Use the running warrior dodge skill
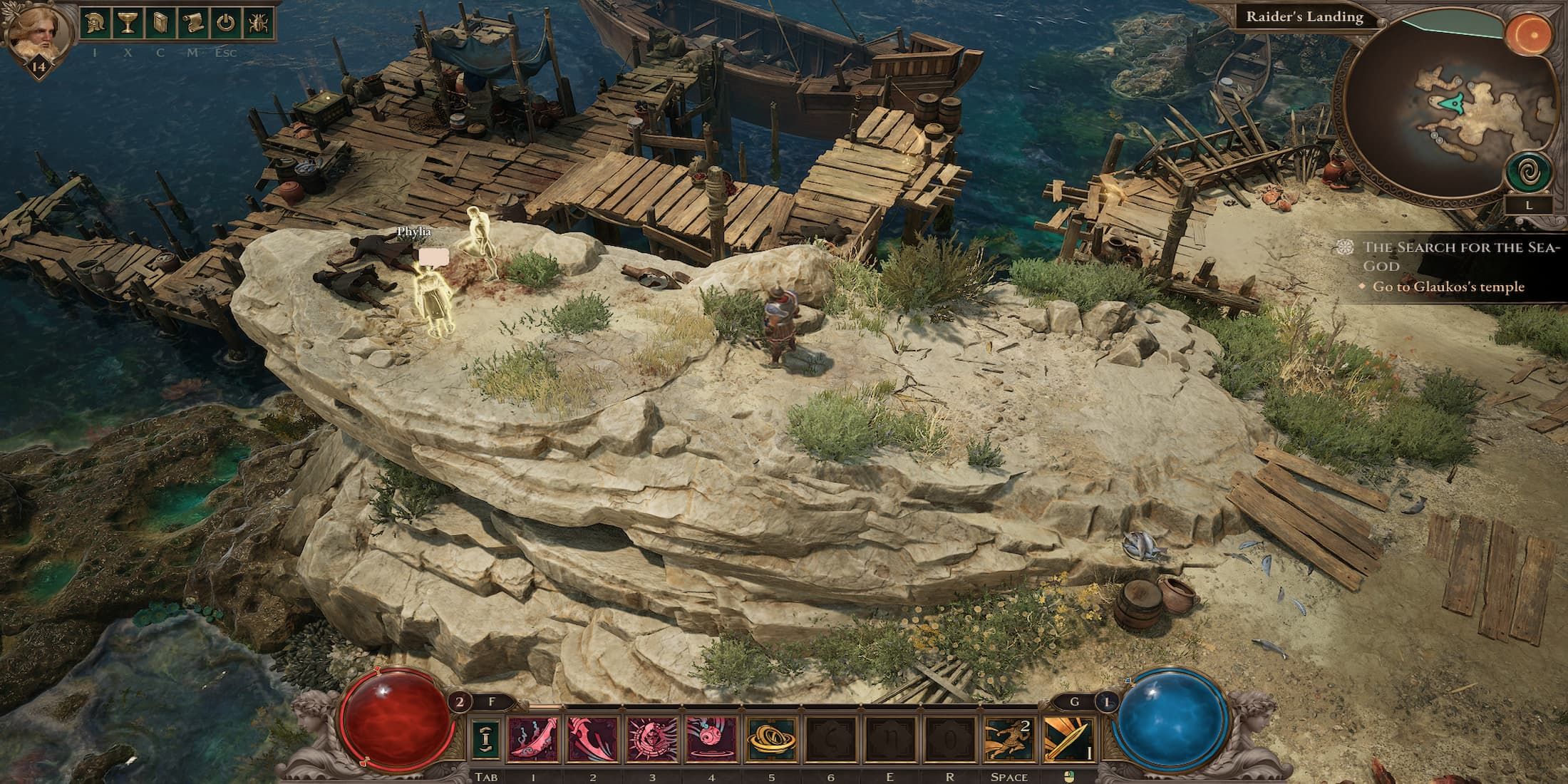This screenshot has height=784, width=1568. tap(1009, 738)
